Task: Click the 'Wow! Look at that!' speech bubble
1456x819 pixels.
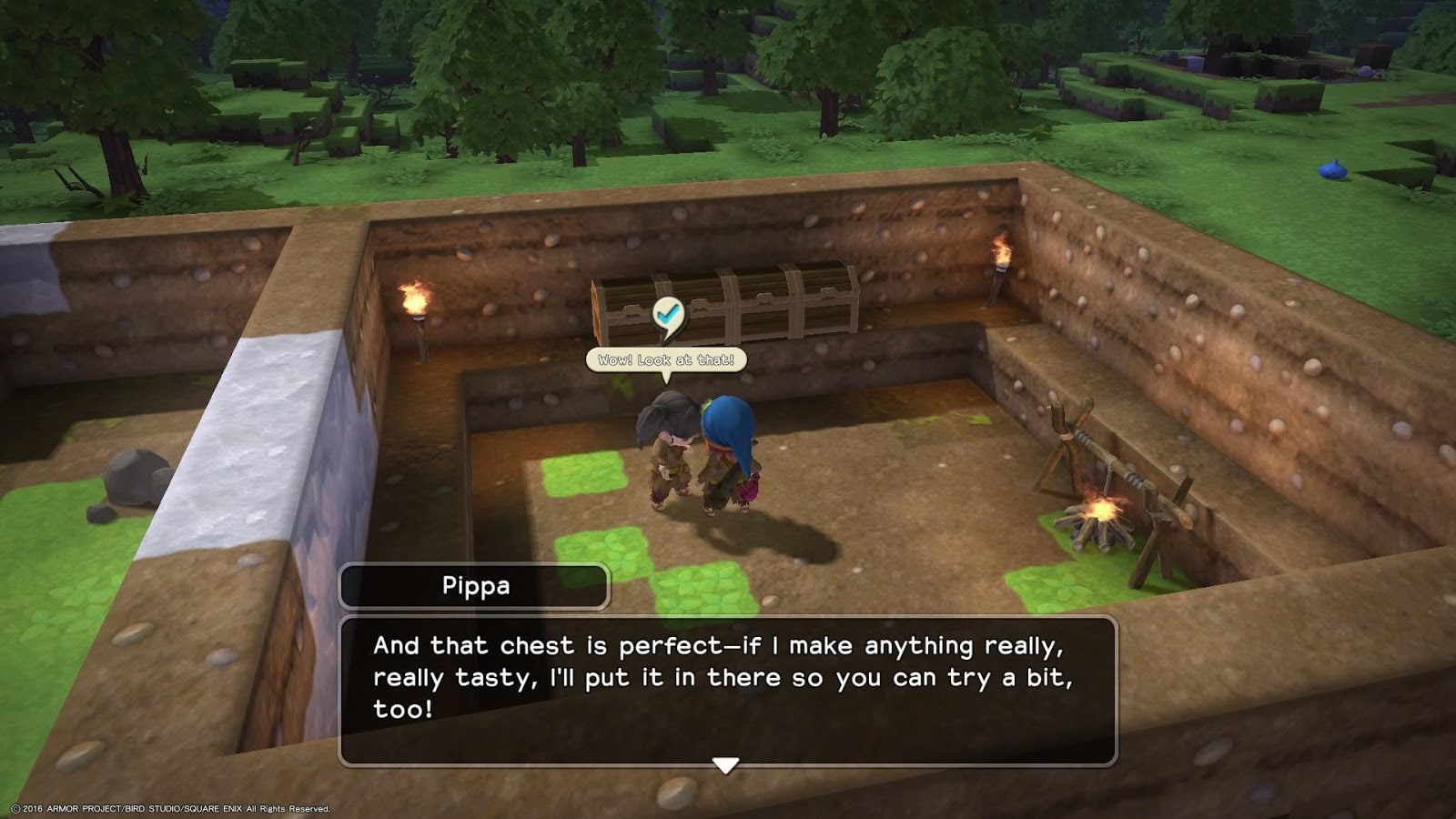Action: (667, 359)
